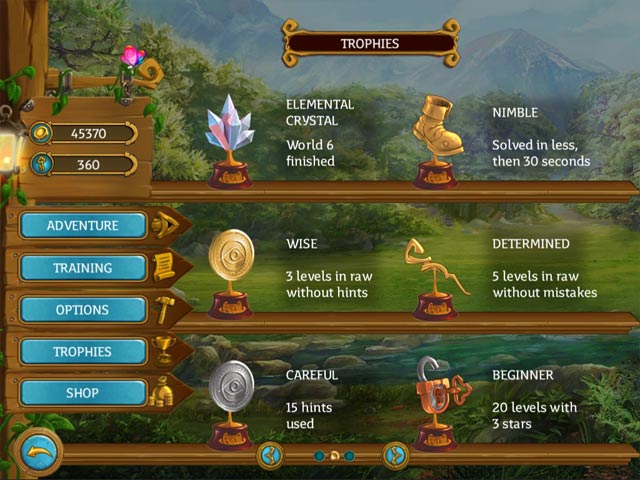Open the Options menu

[x=82, y=310]
